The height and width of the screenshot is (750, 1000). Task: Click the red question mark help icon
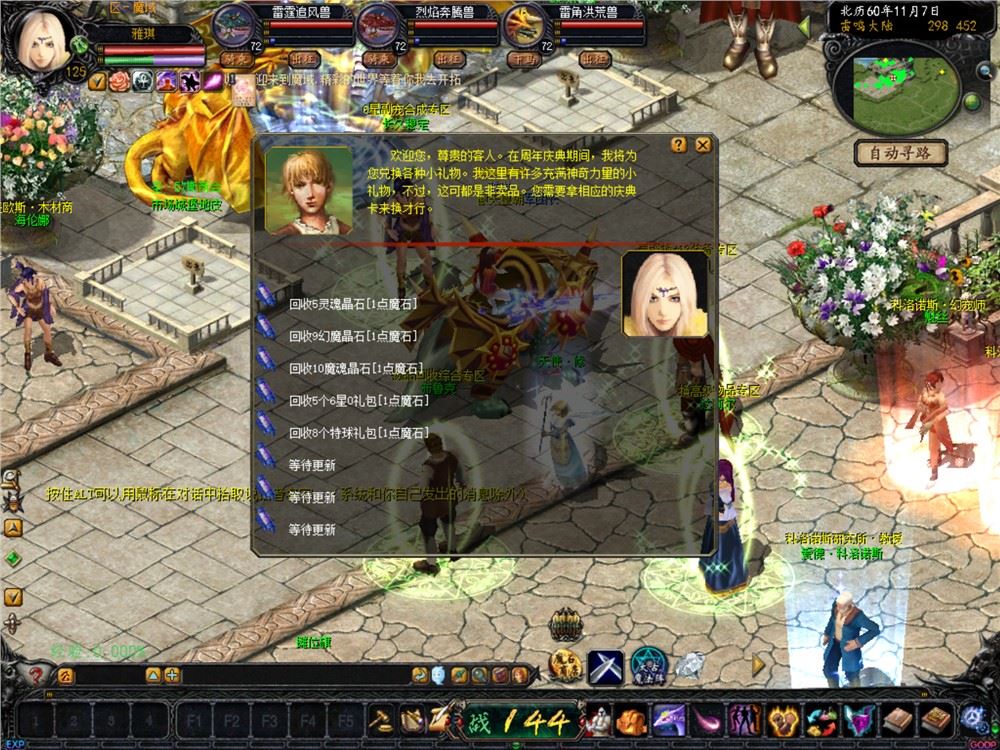[37, 675]
